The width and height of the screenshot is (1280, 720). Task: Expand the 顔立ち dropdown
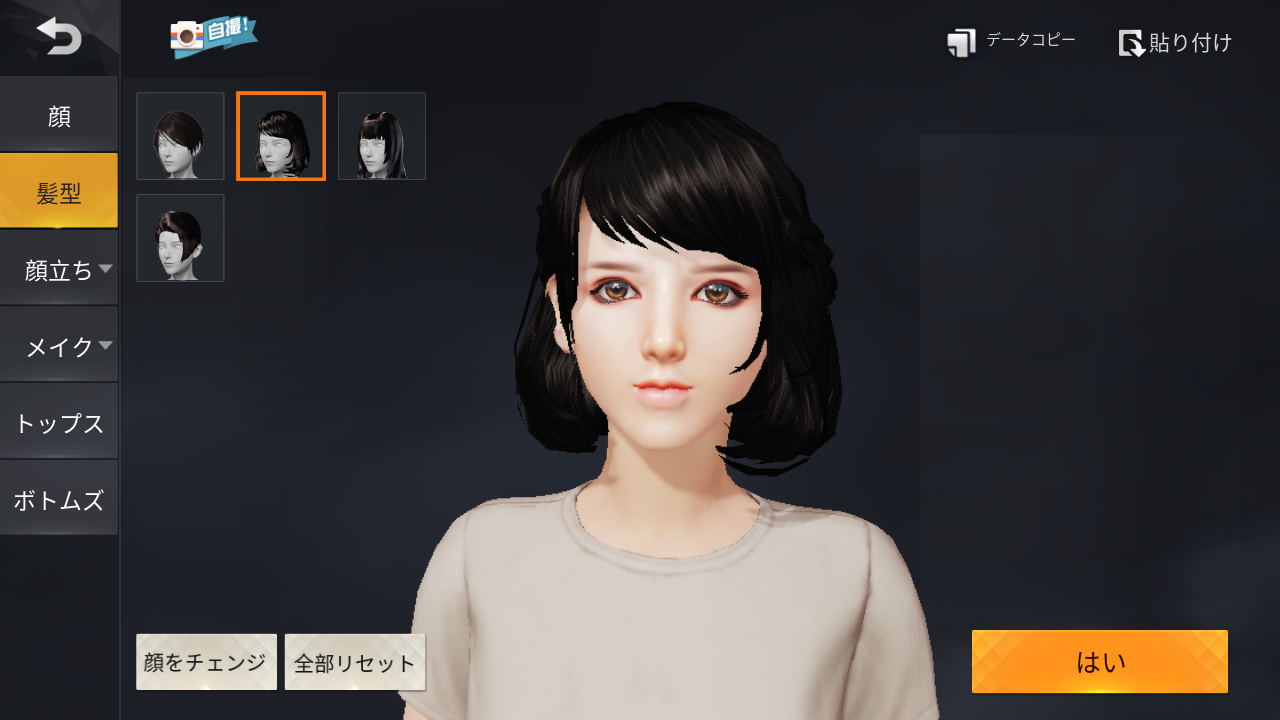pos(57,270)
